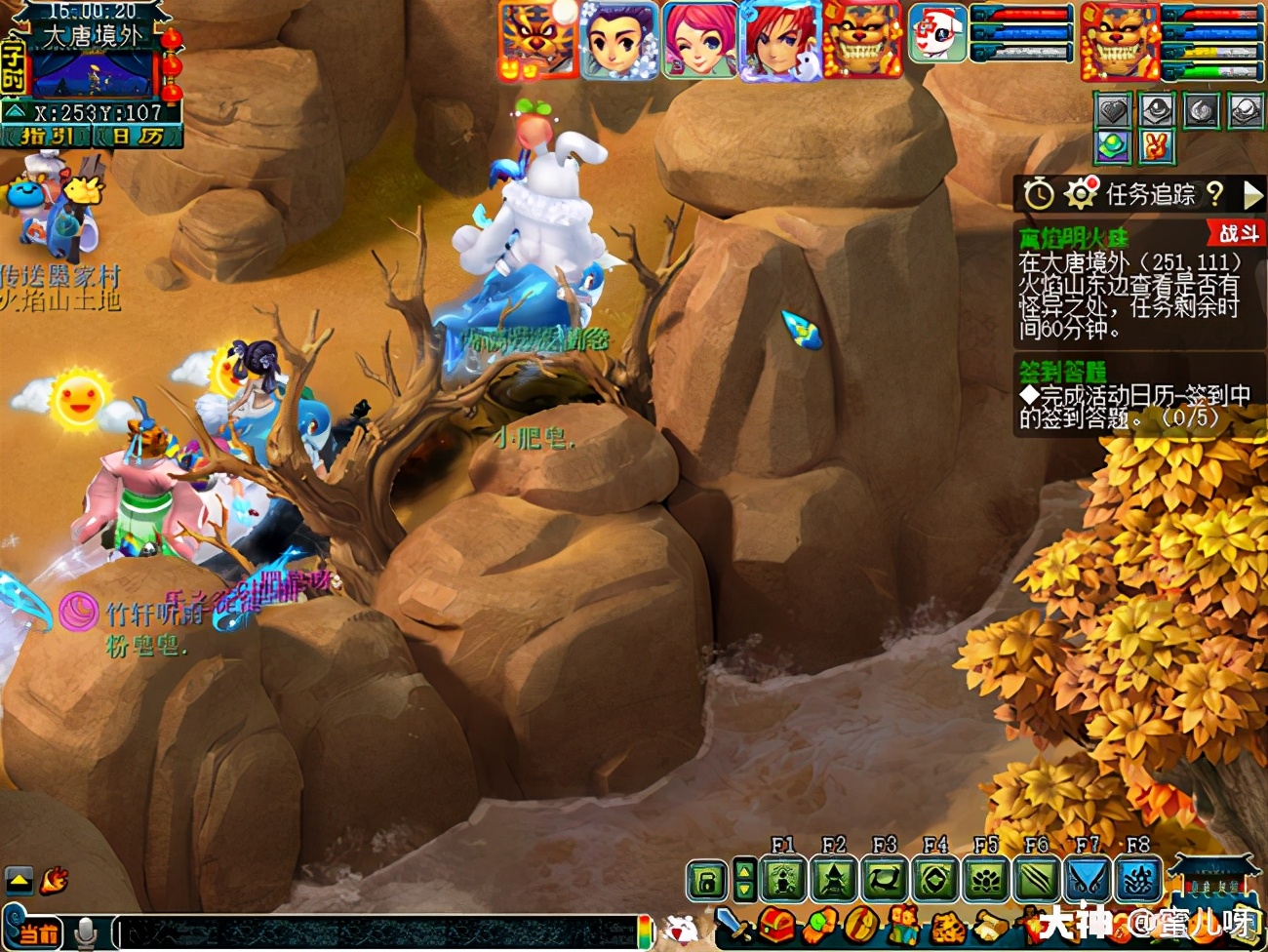Use the F6 claw slash skill
Viewport: 1268px width, 952px height.
pos(1036,881)
